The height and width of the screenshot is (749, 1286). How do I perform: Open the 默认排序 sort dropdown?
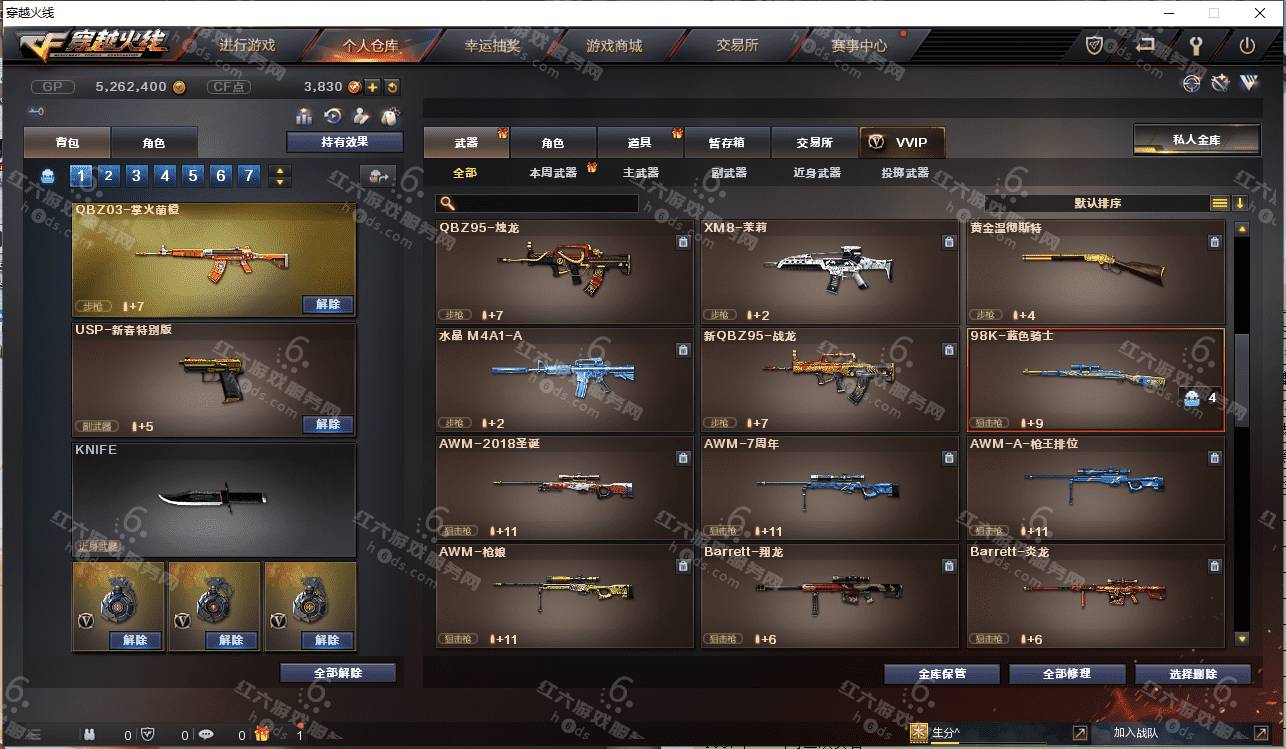point(1097,203)
